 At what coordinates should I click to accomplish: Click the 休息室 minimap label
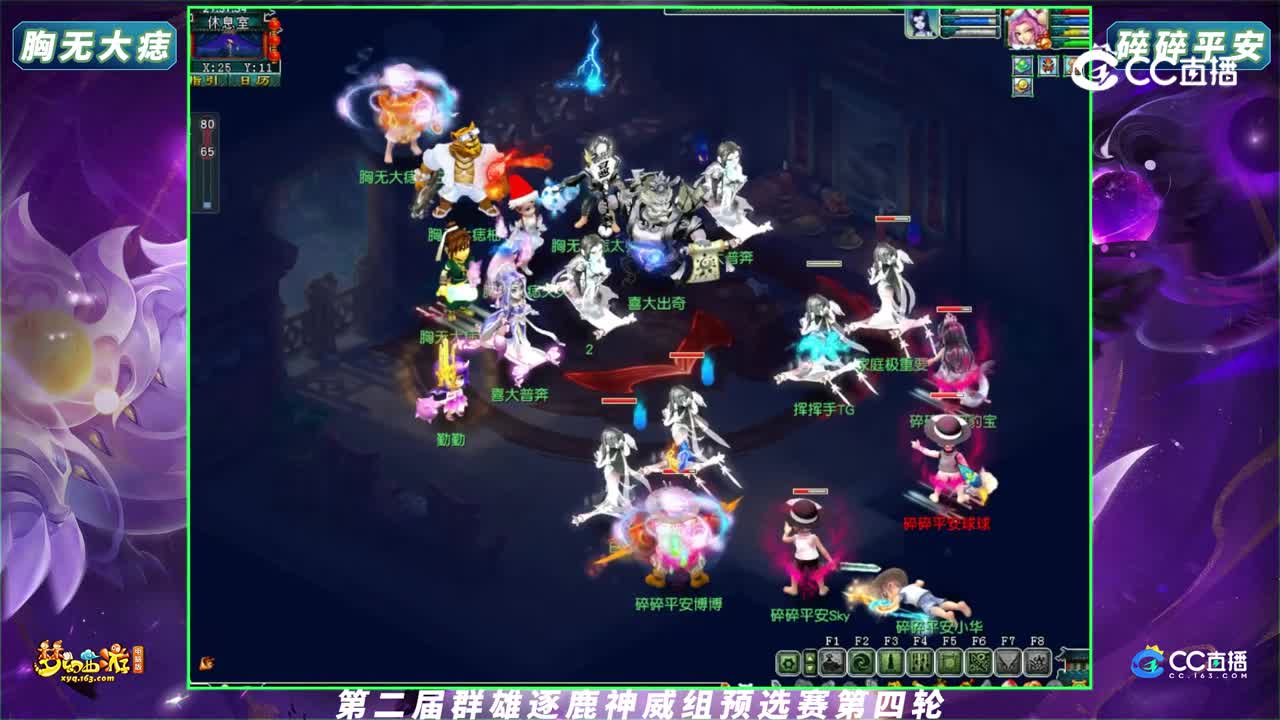click(x=228, y=22)
